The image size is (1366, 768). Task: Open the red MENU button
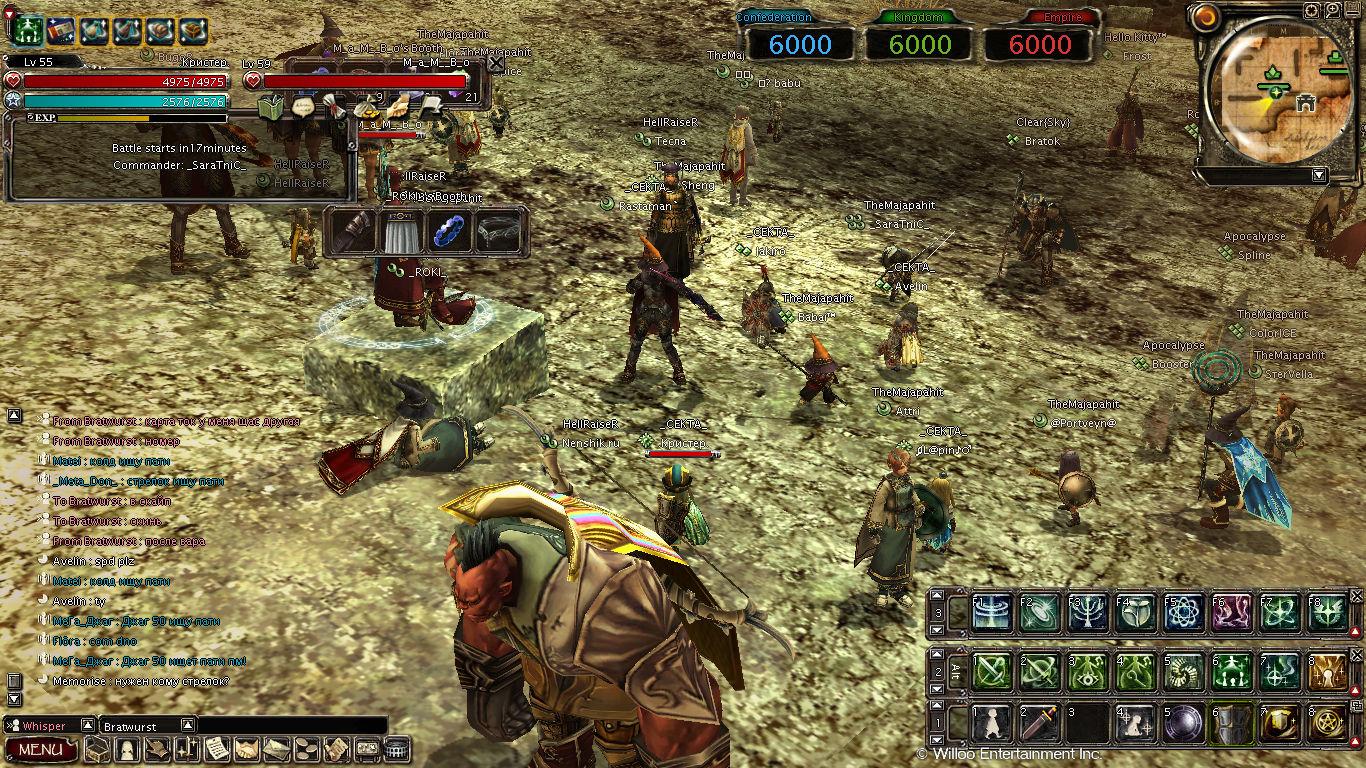click(x=40, y=749)
